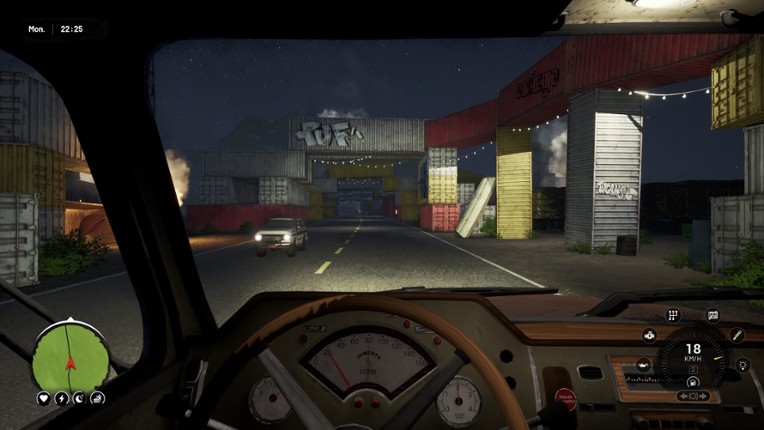Click the food hunger status icon
This screenshot has height=430, width=764.
97,398
